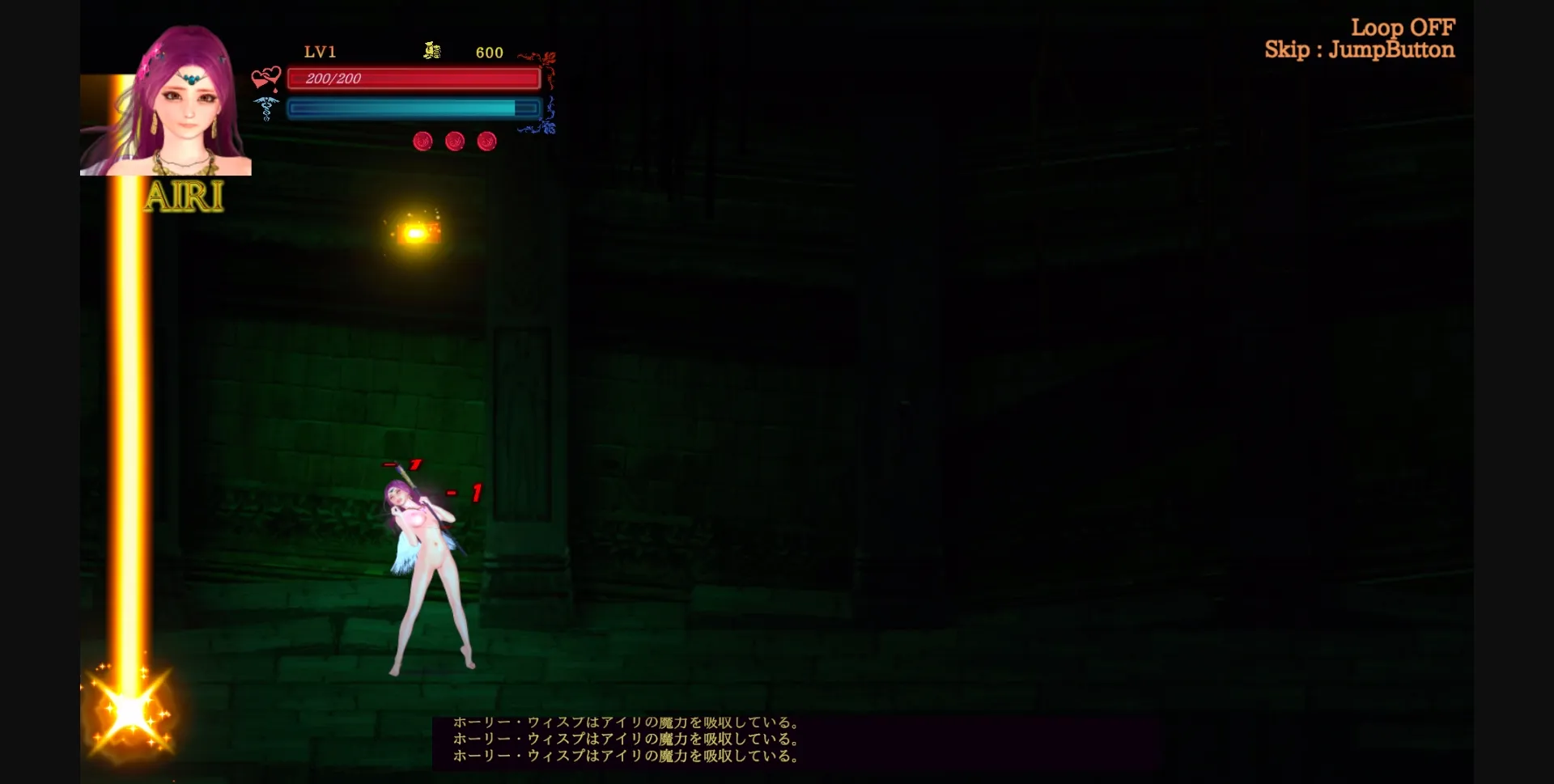Open details on the LV1 level label
The height and width of the screenshot is (784, 1554).
click(320, 52)
